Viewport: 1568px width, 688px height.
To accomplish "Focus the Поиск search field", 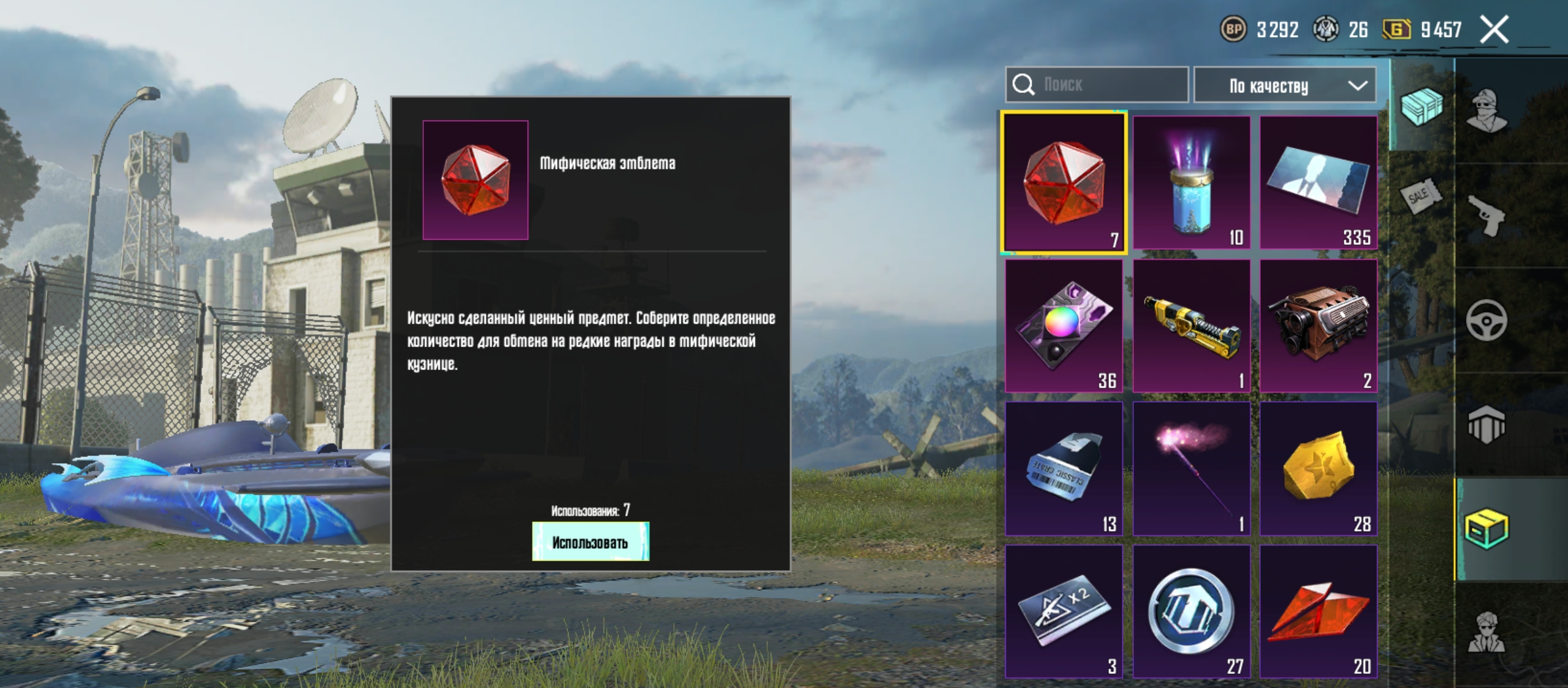I will (1109, 85).
